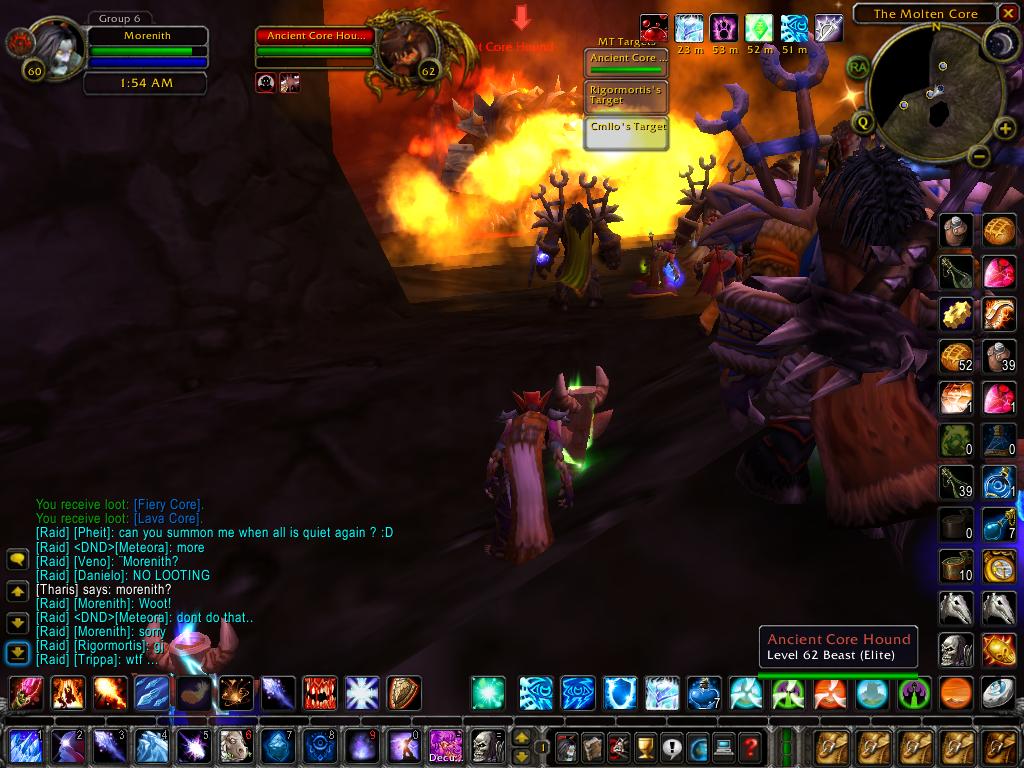This screenshot has width=1024, height=768.
Task: Open the Q button next to the minimap
Action: tap(863, 122)
